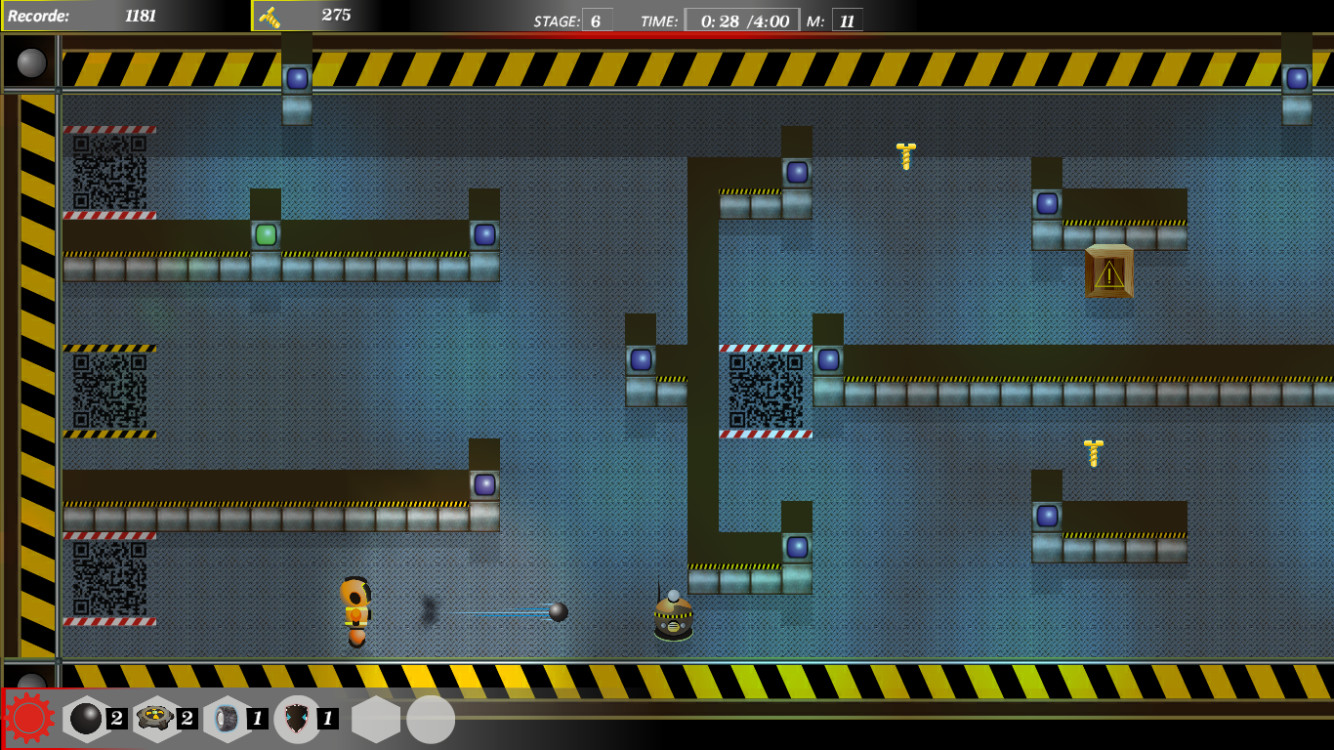Viewport: 1334px width, 750px height.
Task: Click the central QR code panel
Action: 766,390
